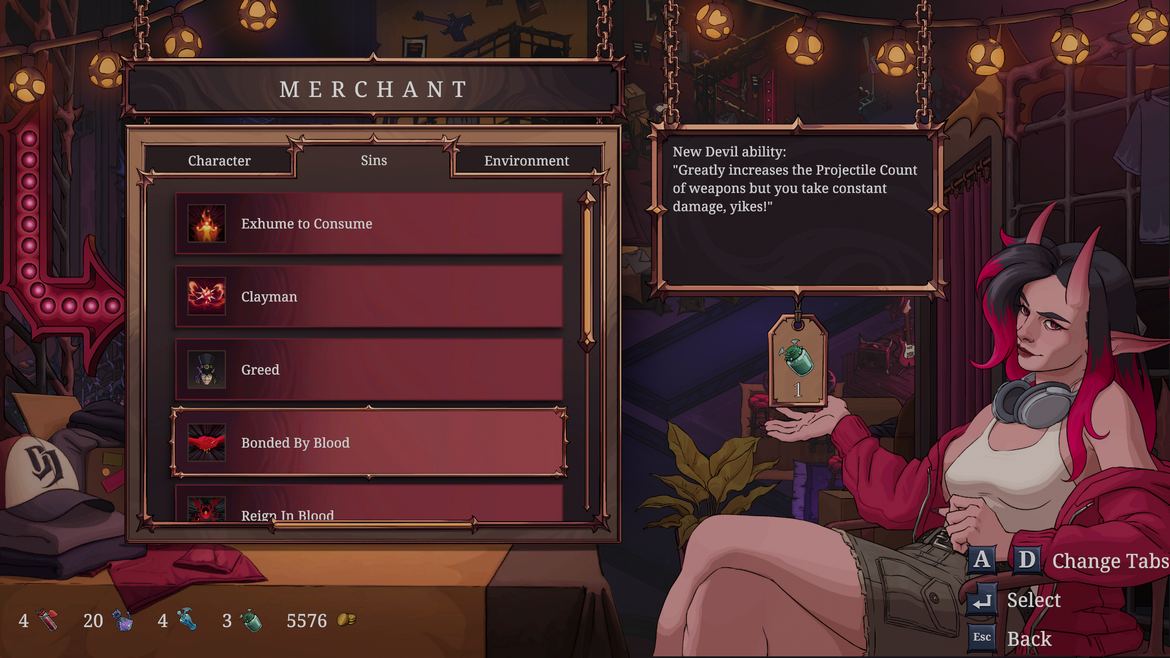
Task: Pick the Bonded By Blood sin
Action: [x=369, y=442]
